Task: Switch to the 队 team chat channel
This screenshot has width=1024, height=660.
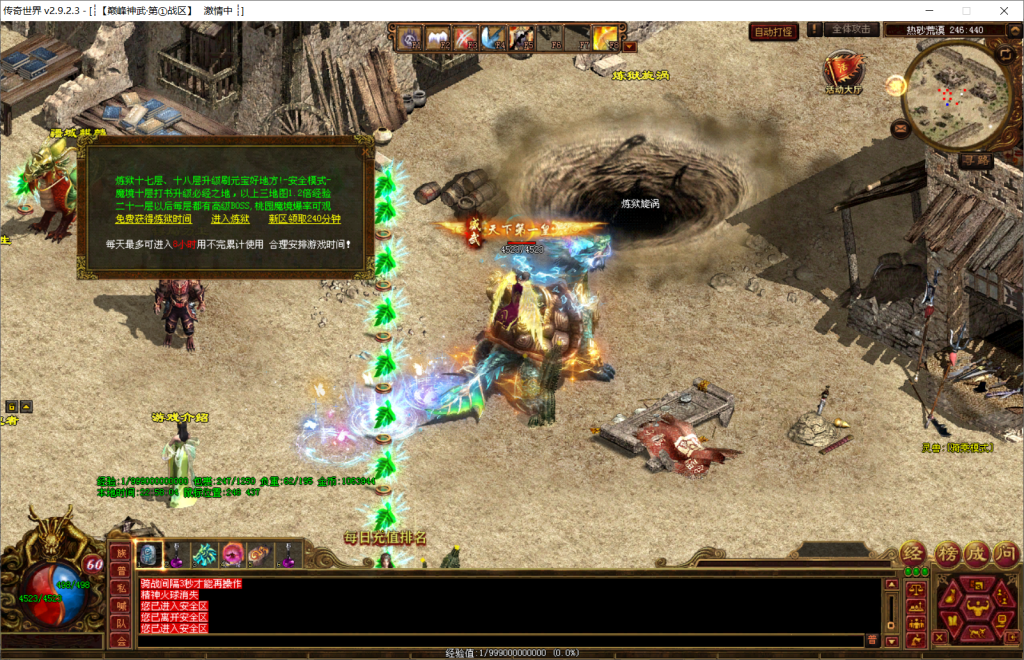Action: 120,623
